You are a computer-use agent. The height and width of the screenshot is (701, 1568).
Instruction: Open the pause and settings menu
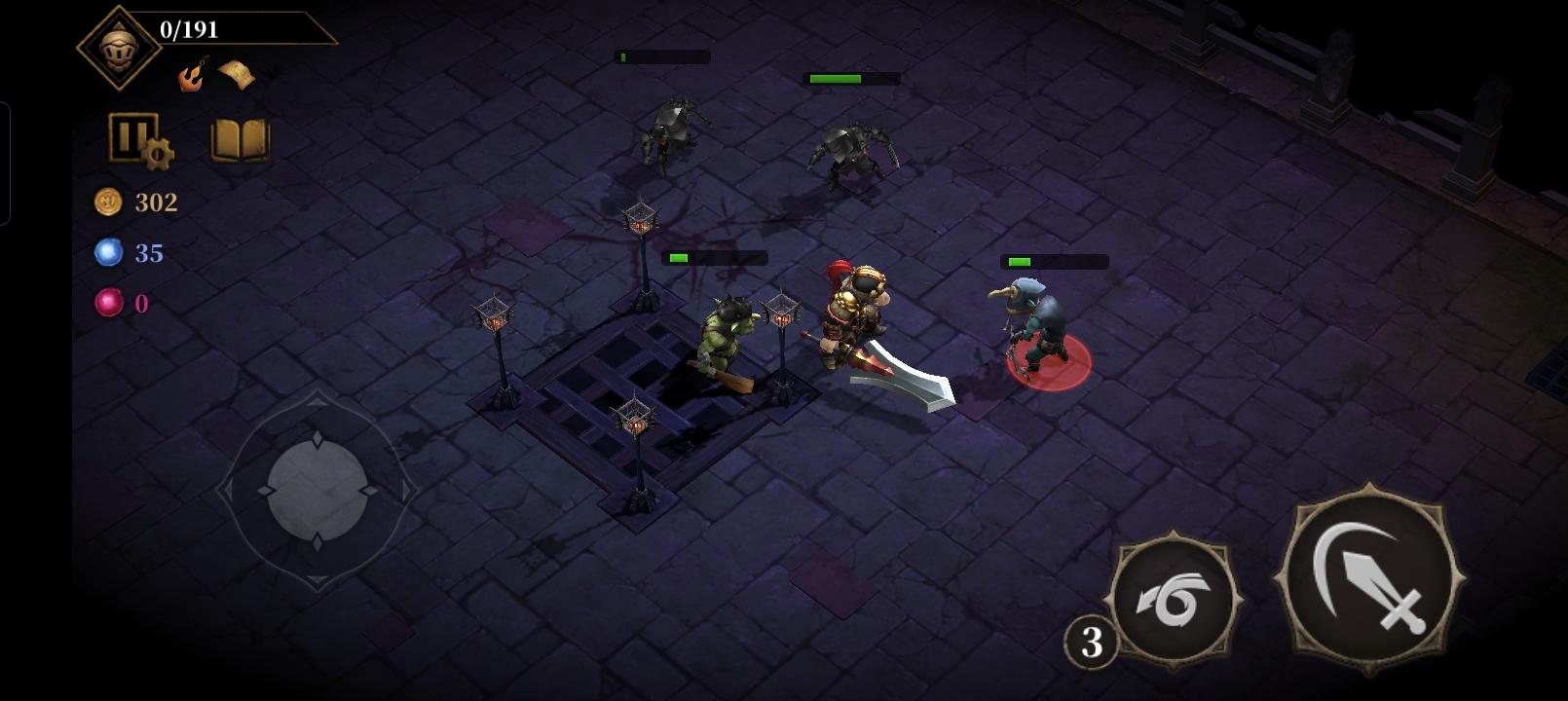[x=136, y=139]
